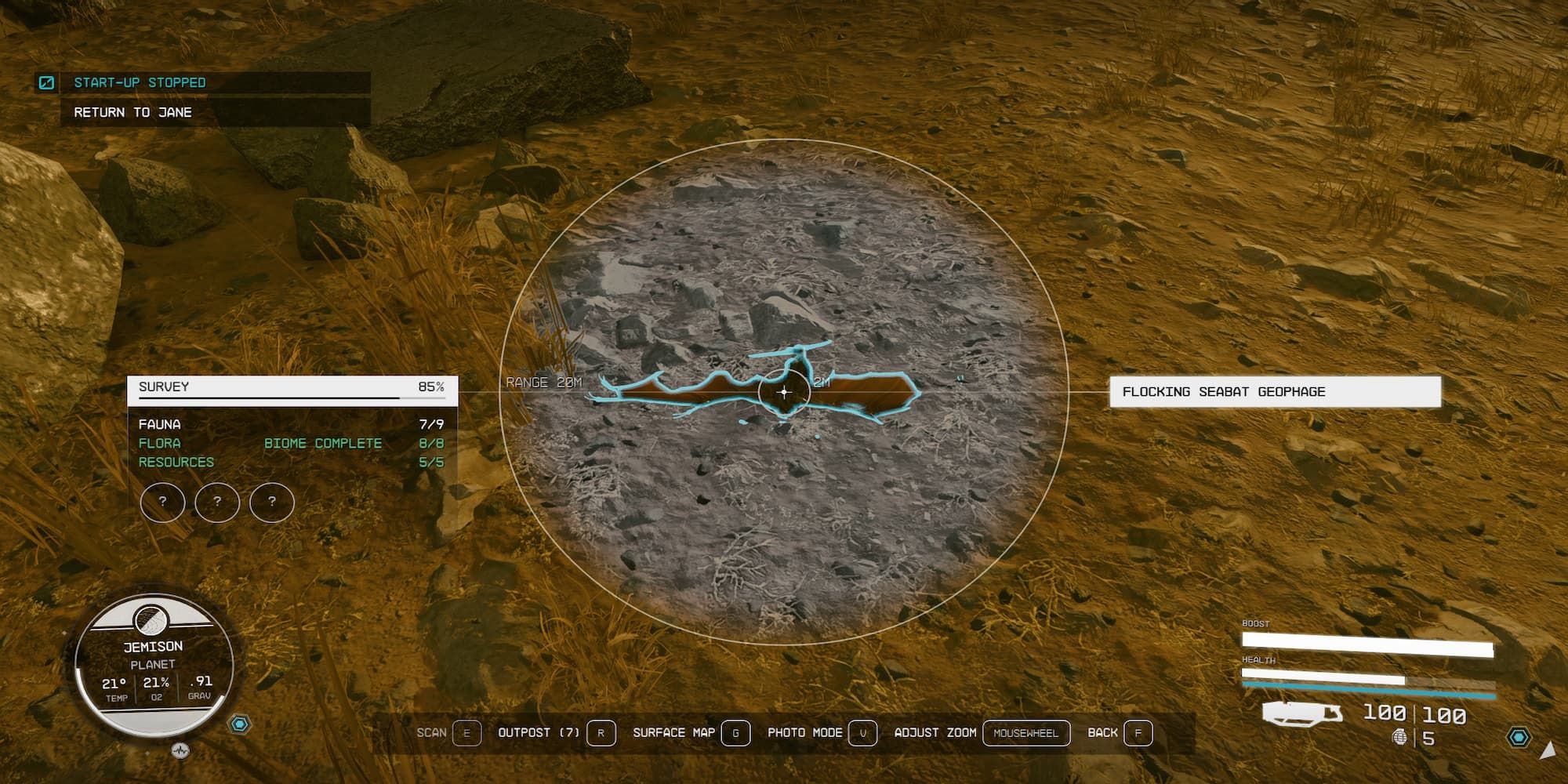Click the third question mark survey icon
The width and height of the screenshot is (1568, 784).
(x=272, y=503)
